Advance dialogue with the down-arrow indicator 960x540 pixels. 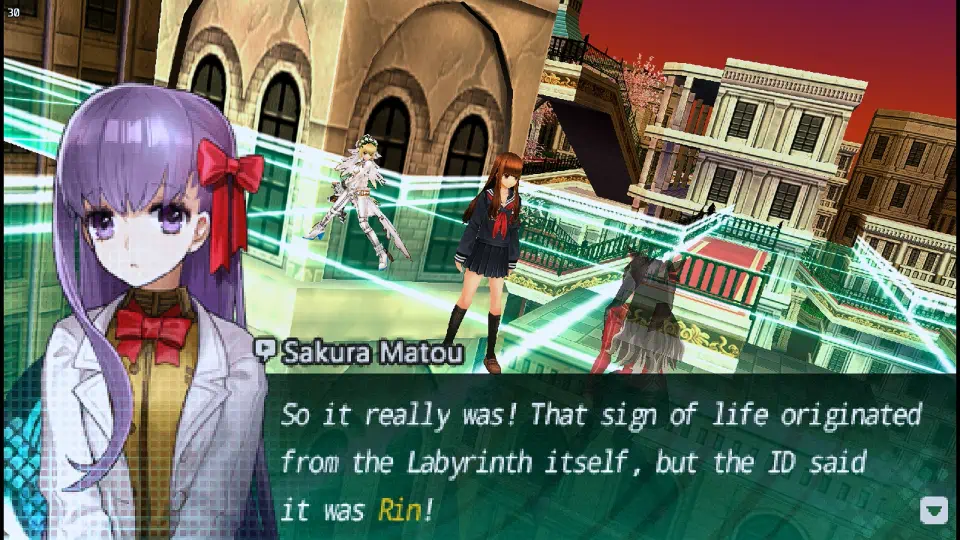click(x=933, y=511)
